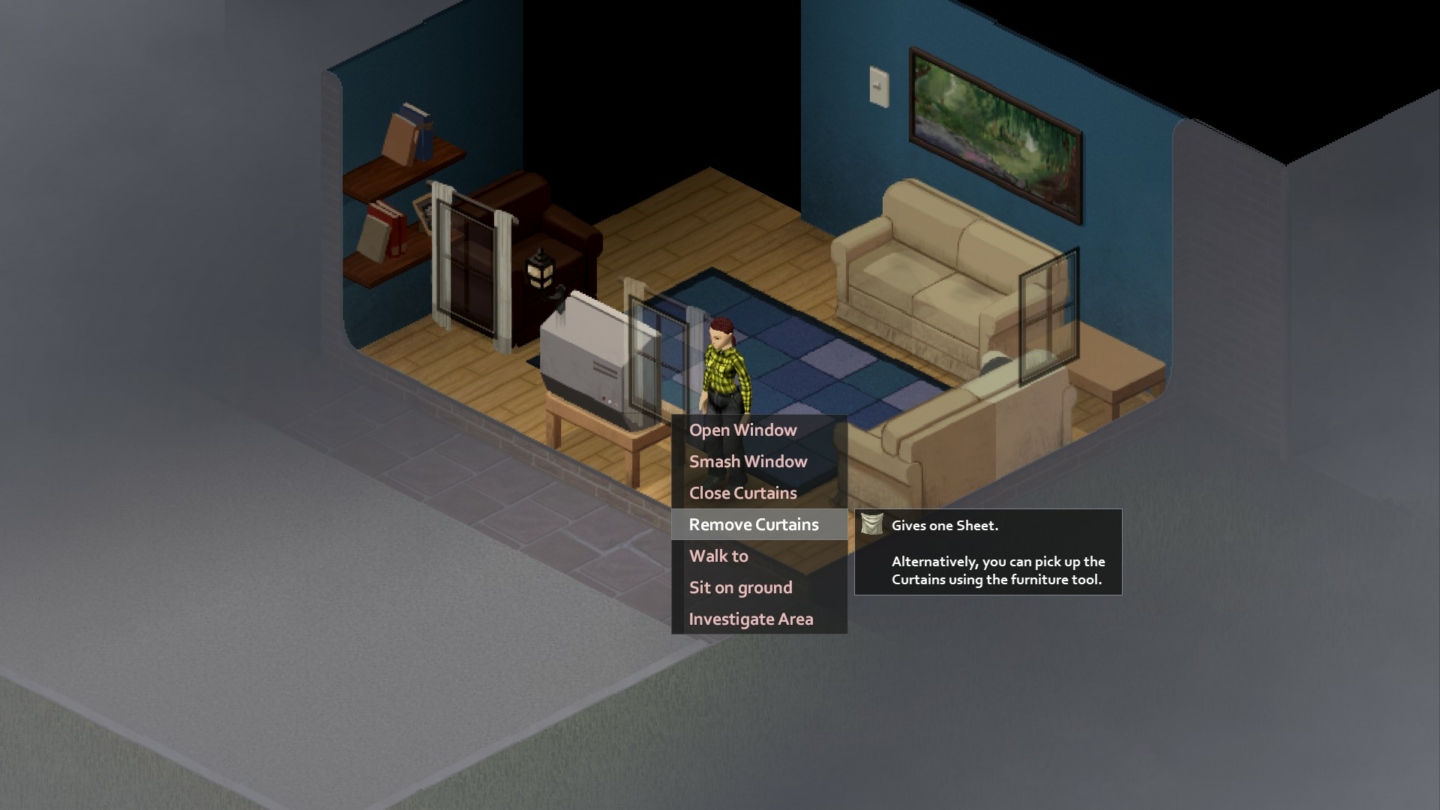The image size is (1440, 810).
Task: Choose Open Window from the context menu
Action: pyautogui.click(x=742, y=429)
